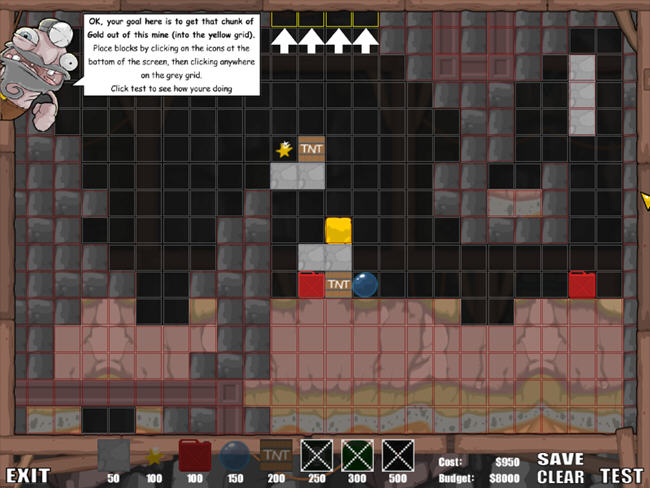Screen dimensions: 650x488
Task: Select the blue ball block
Action: click(235, 457)
